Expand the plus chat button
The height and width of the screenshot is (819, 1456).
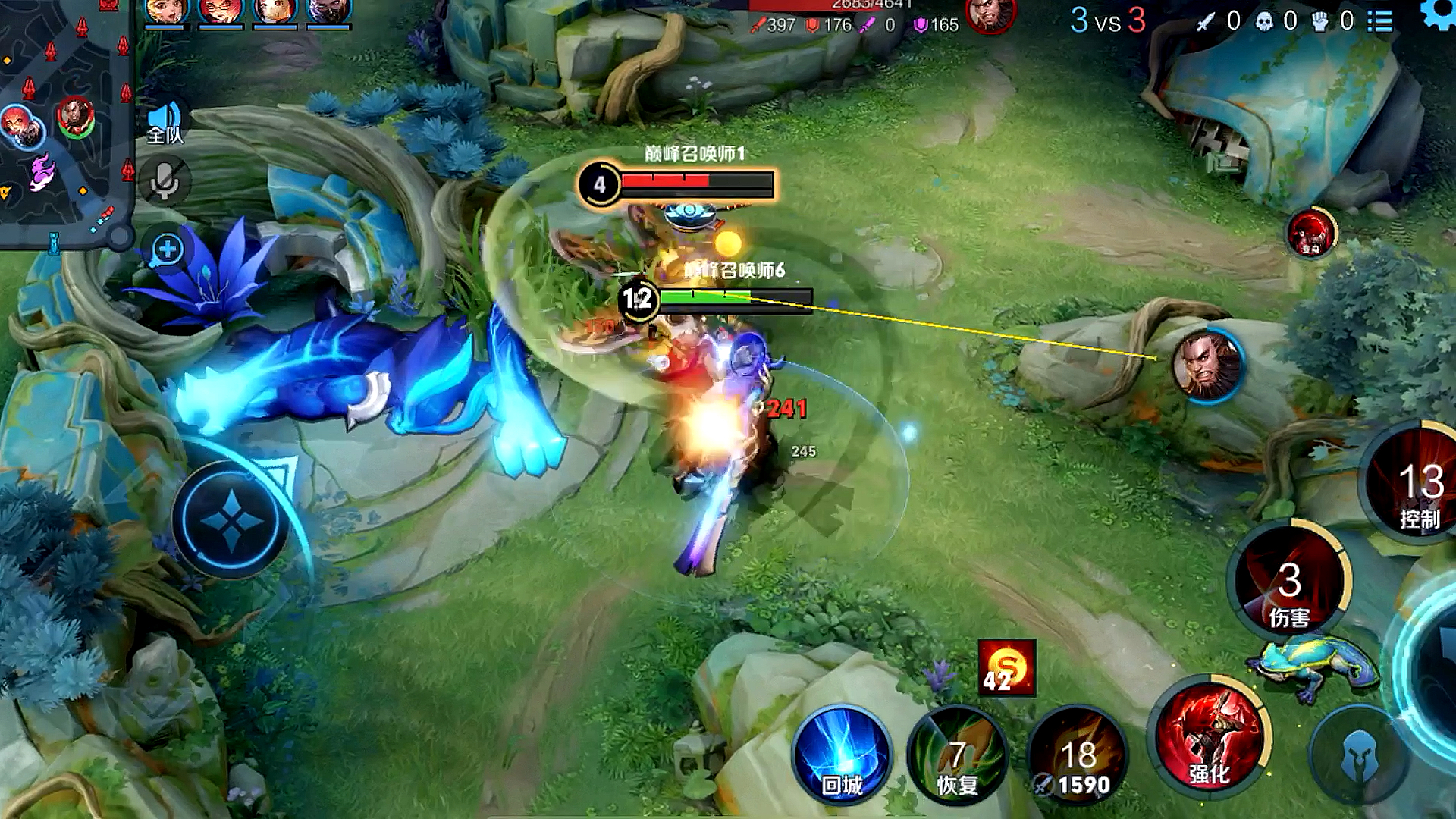click(168, 249)
